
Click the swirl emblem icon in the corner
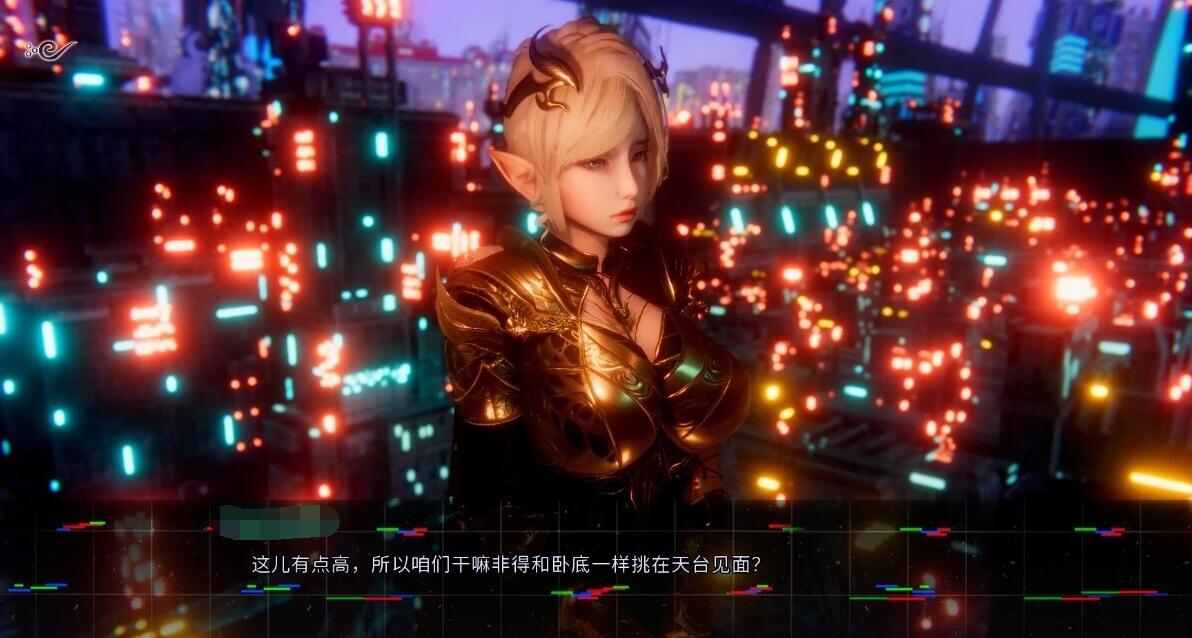[x=50, y=48]
